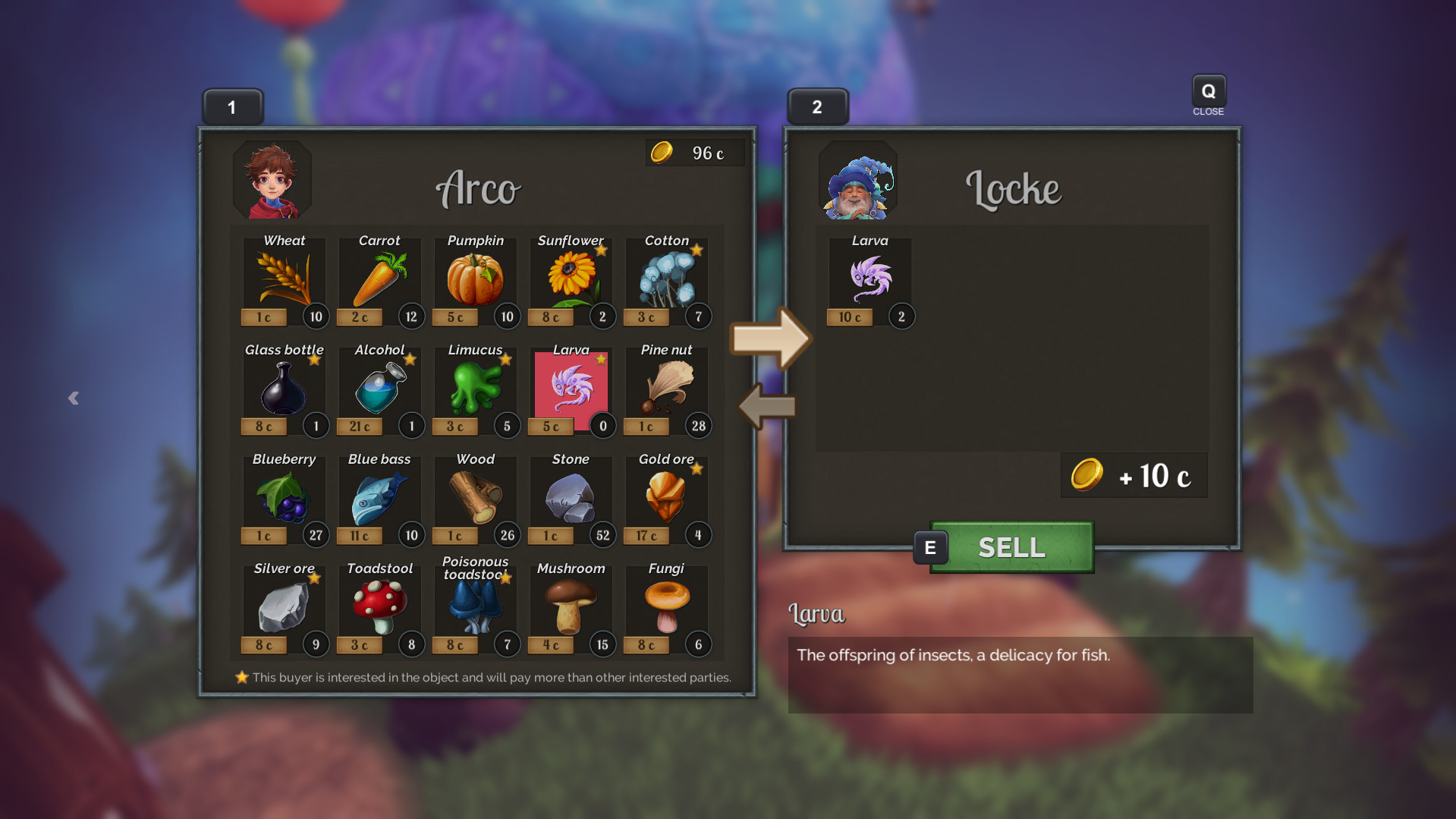The image size is (1456, 819).
Task: Return item to Arco with left arrow
Action: 767,406
